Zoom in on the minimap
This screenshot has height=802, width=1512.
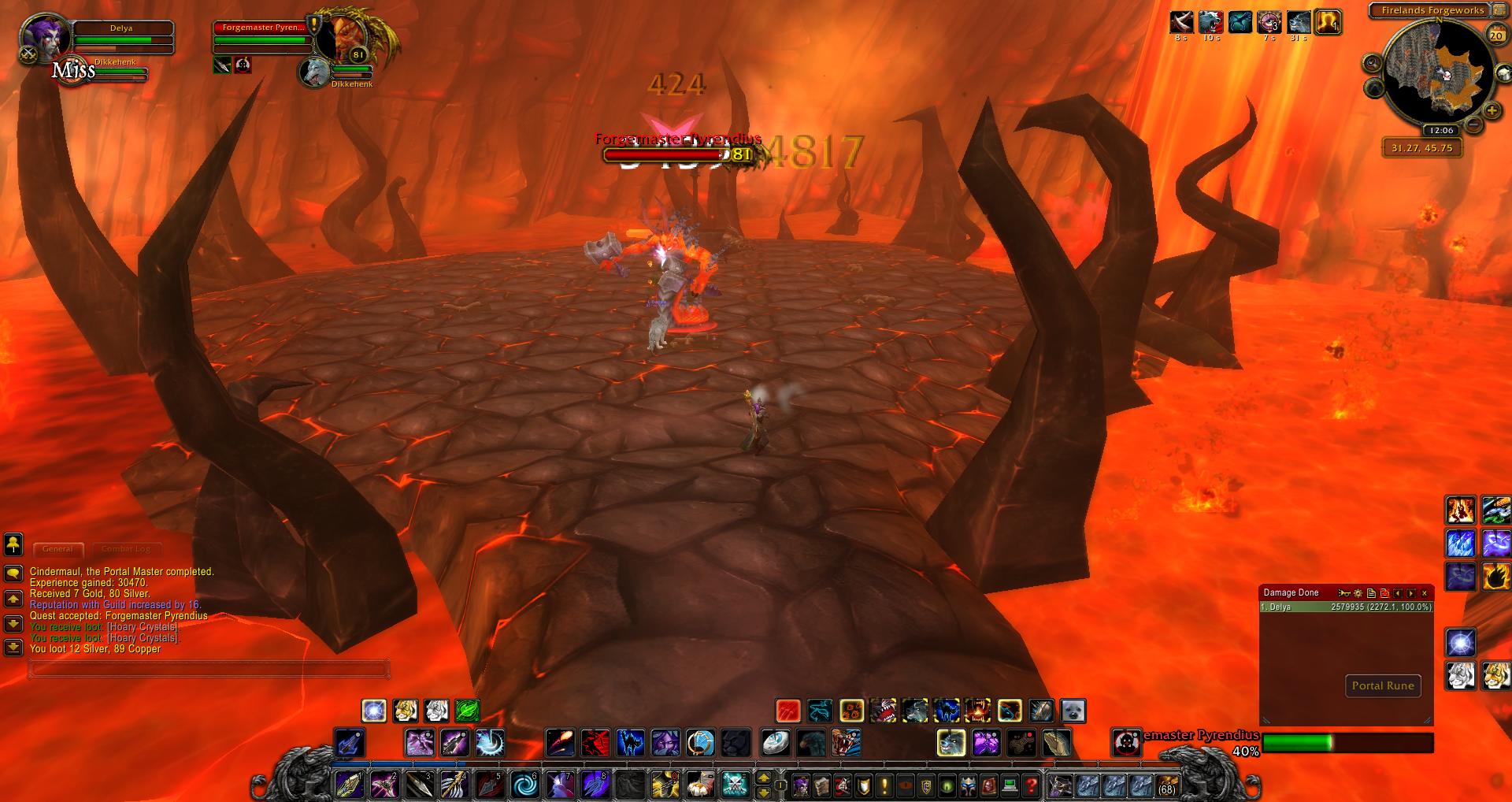click(1492, 111)
